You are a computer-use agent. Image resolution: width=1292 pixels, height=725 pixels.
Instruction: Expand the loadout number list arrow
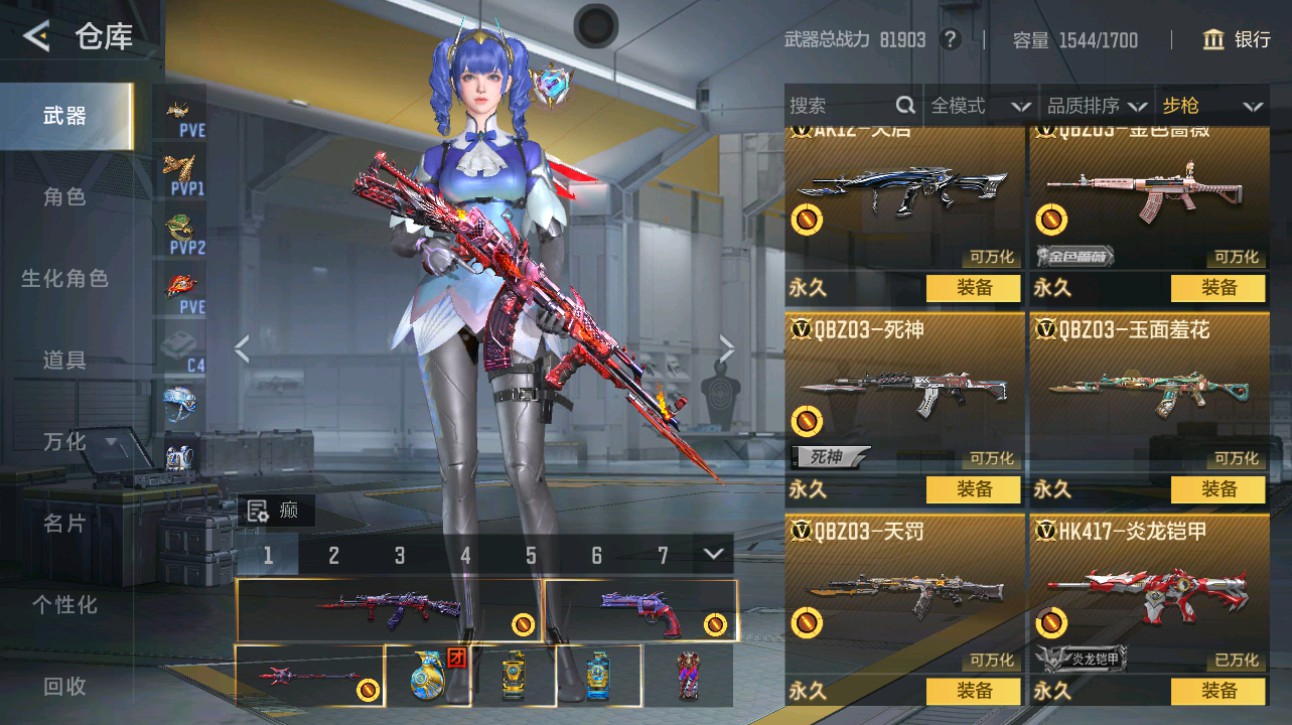coord(712,554)
